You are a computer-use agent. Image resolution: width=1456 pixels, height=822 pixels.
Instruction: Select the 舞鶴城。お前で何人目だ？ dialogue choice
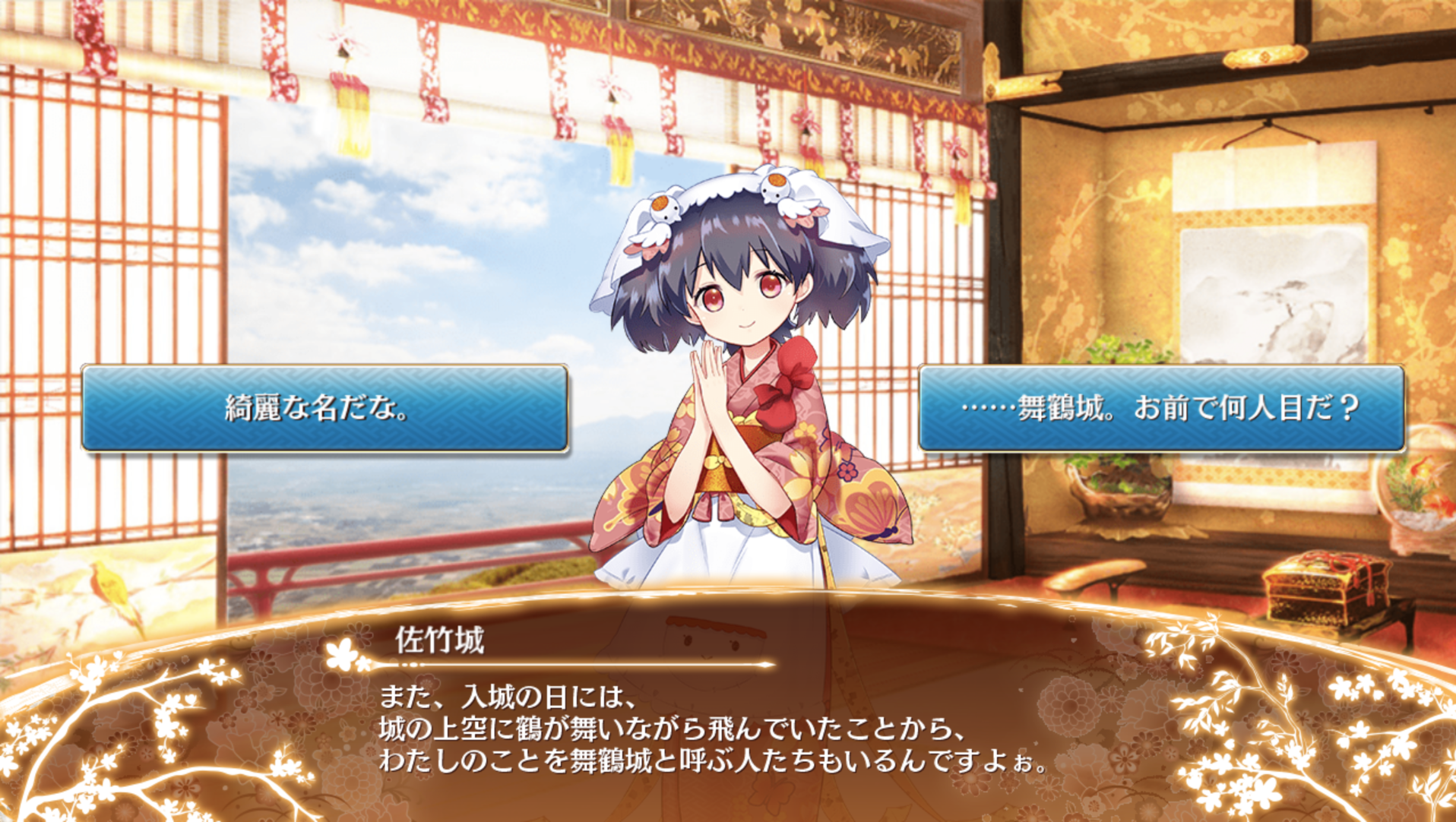click(1160, 408)
